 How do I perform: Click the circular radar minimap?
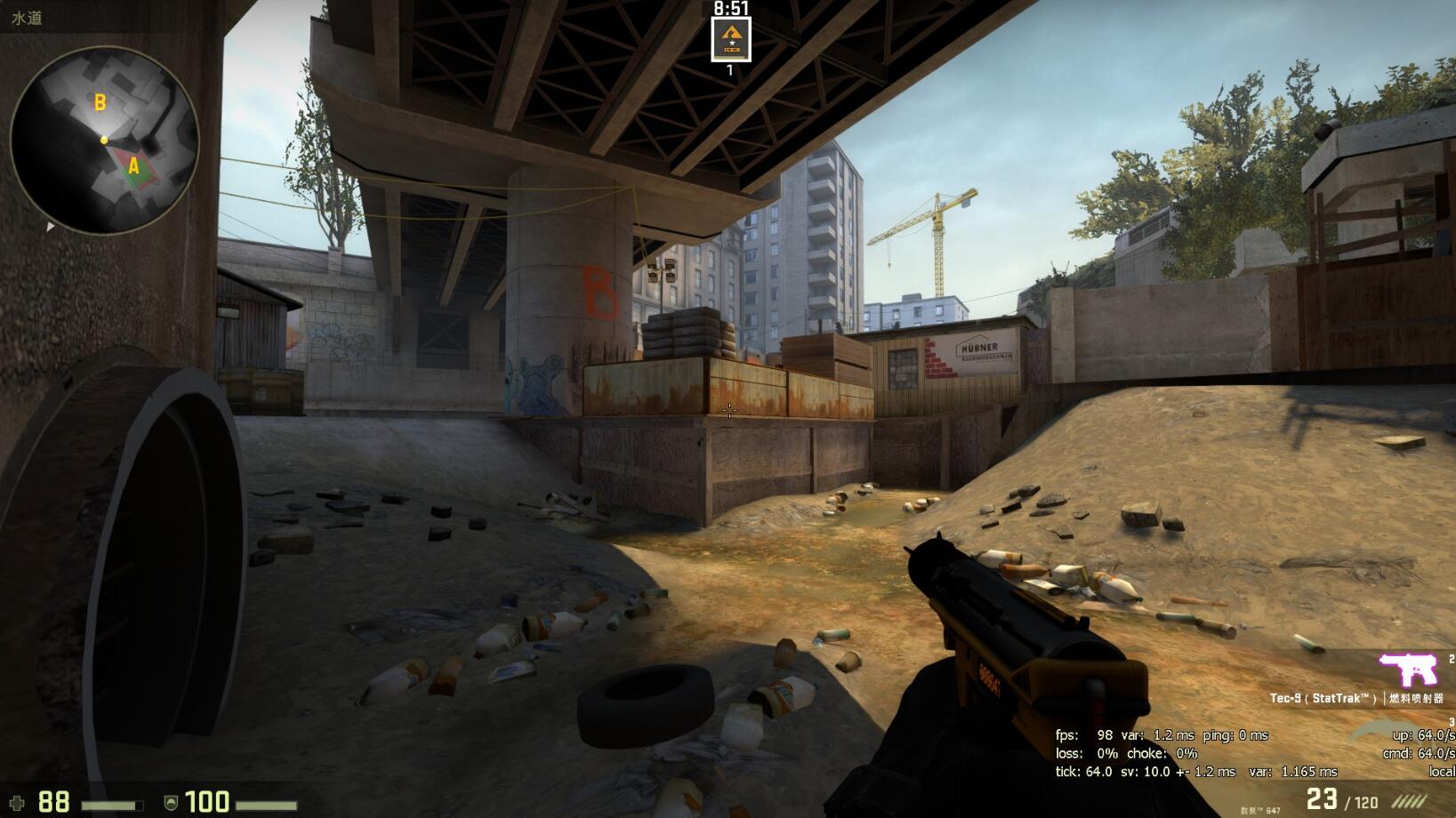pos(104,140)
